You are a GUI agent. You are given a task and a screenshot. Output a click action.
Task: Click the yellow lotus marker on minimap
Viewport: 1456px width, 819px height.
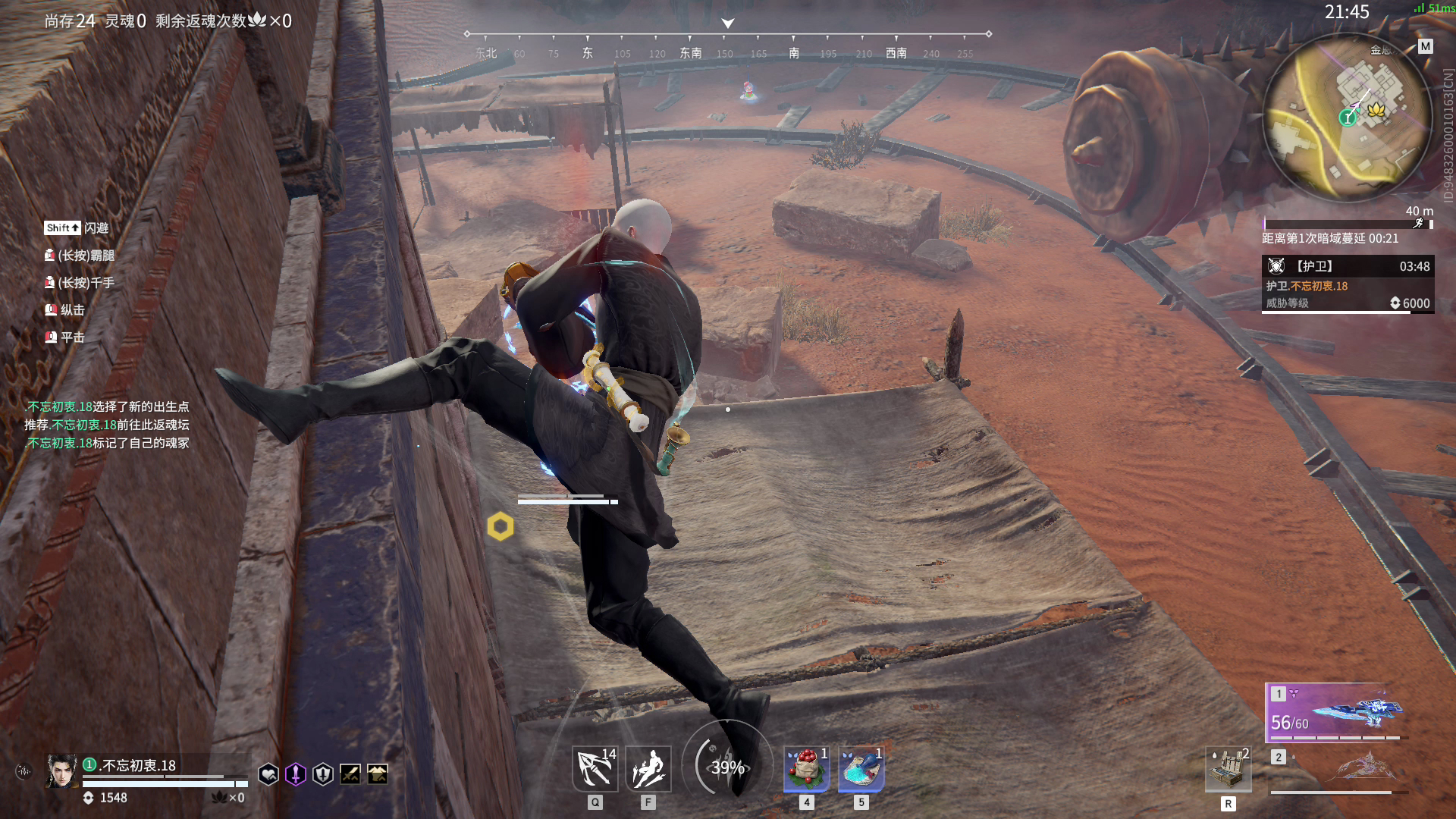coord(1376,111)
